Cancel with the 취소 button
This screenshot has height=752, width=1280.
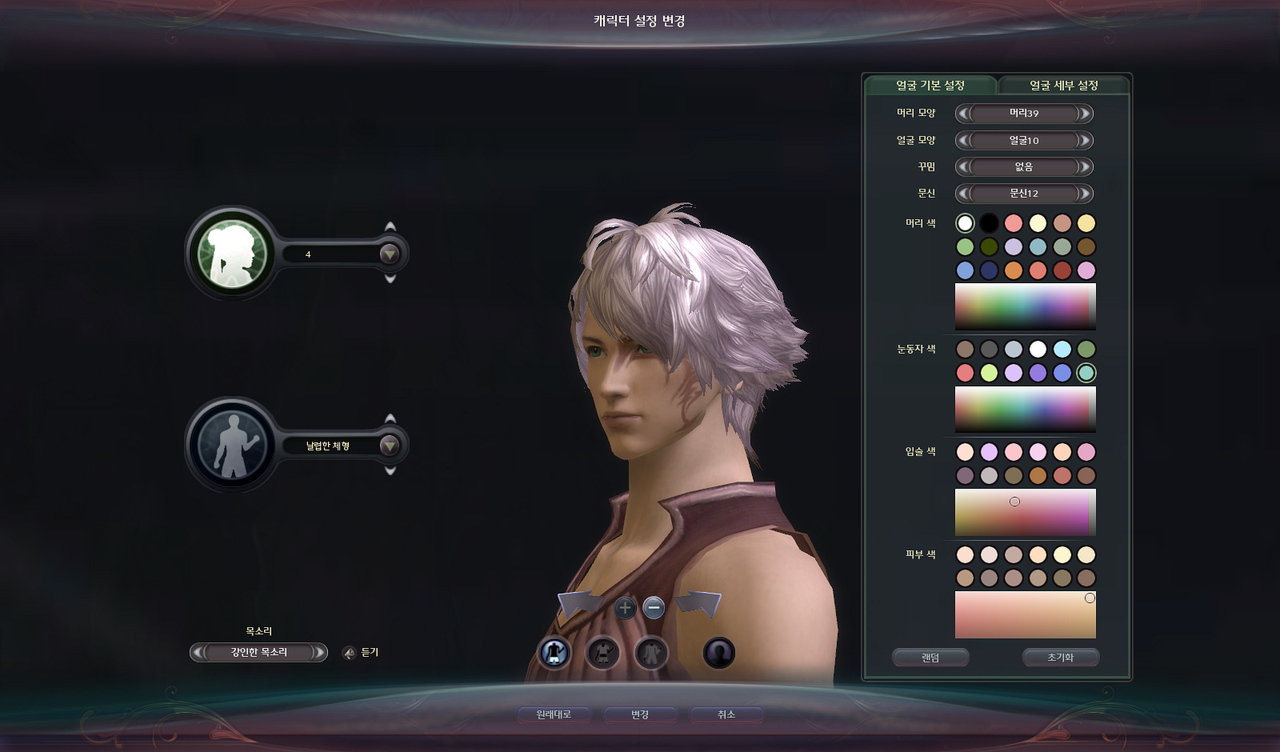(x=726, y=715)
